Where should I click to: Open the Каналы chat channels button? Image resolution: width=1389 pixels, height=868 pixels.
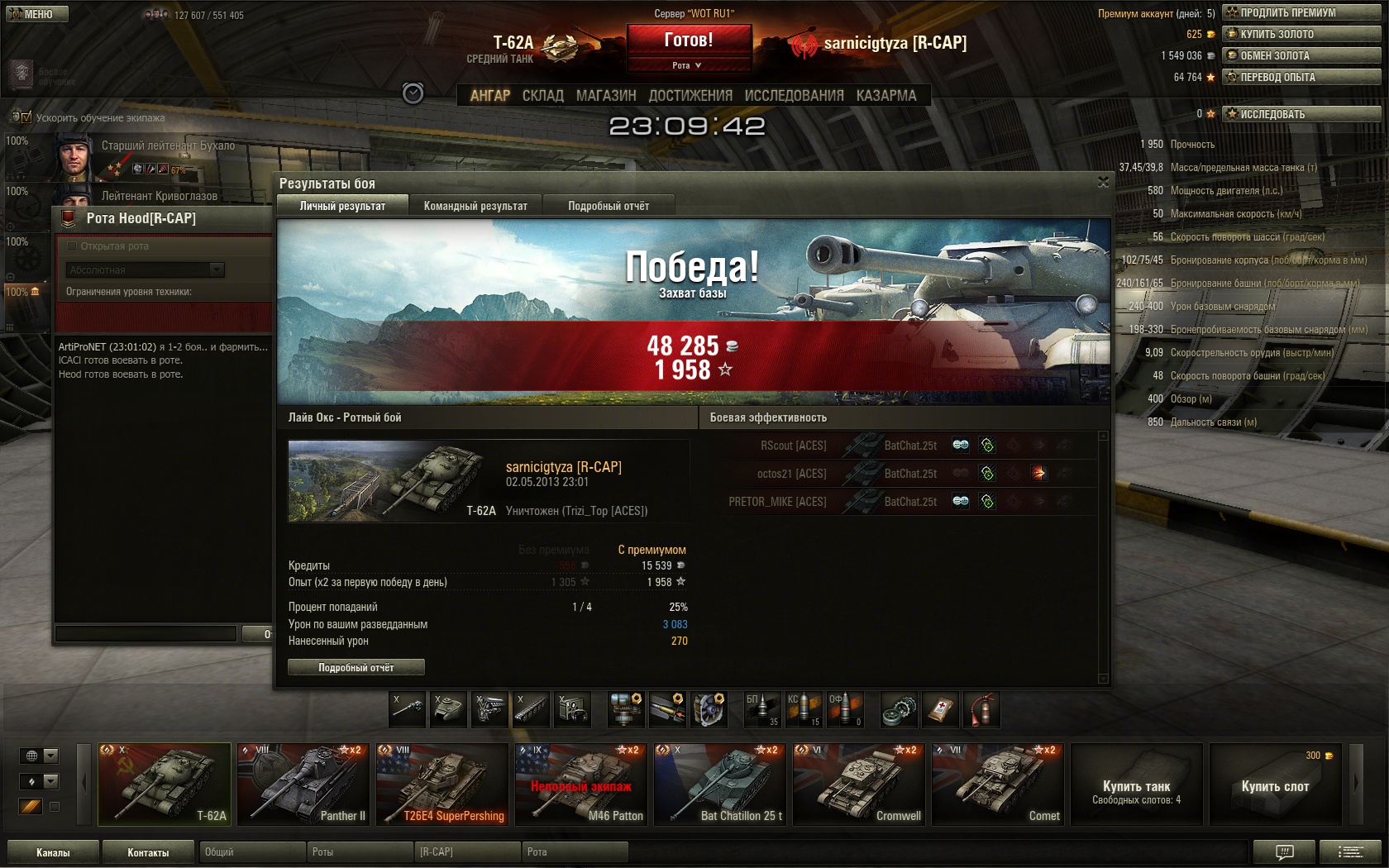[53, 852]
